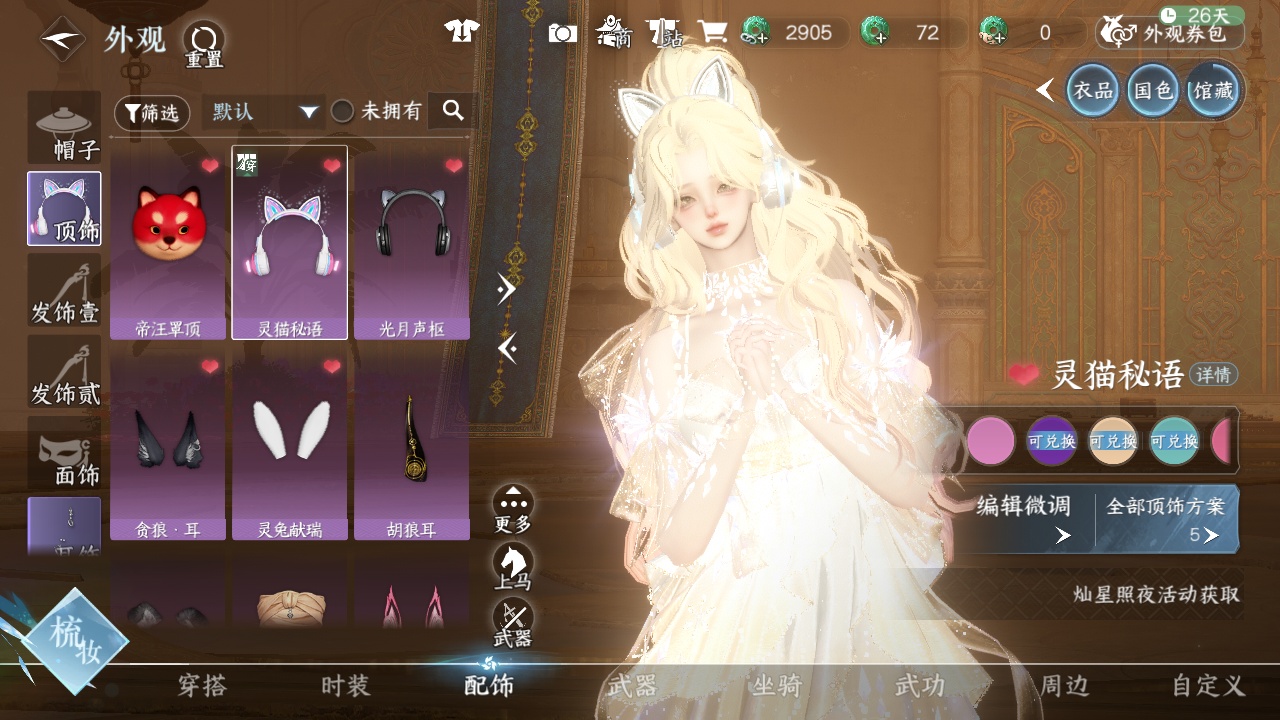Open the 外观券包 voucher pack
1280x720 pixels.
click(1170, 33)
